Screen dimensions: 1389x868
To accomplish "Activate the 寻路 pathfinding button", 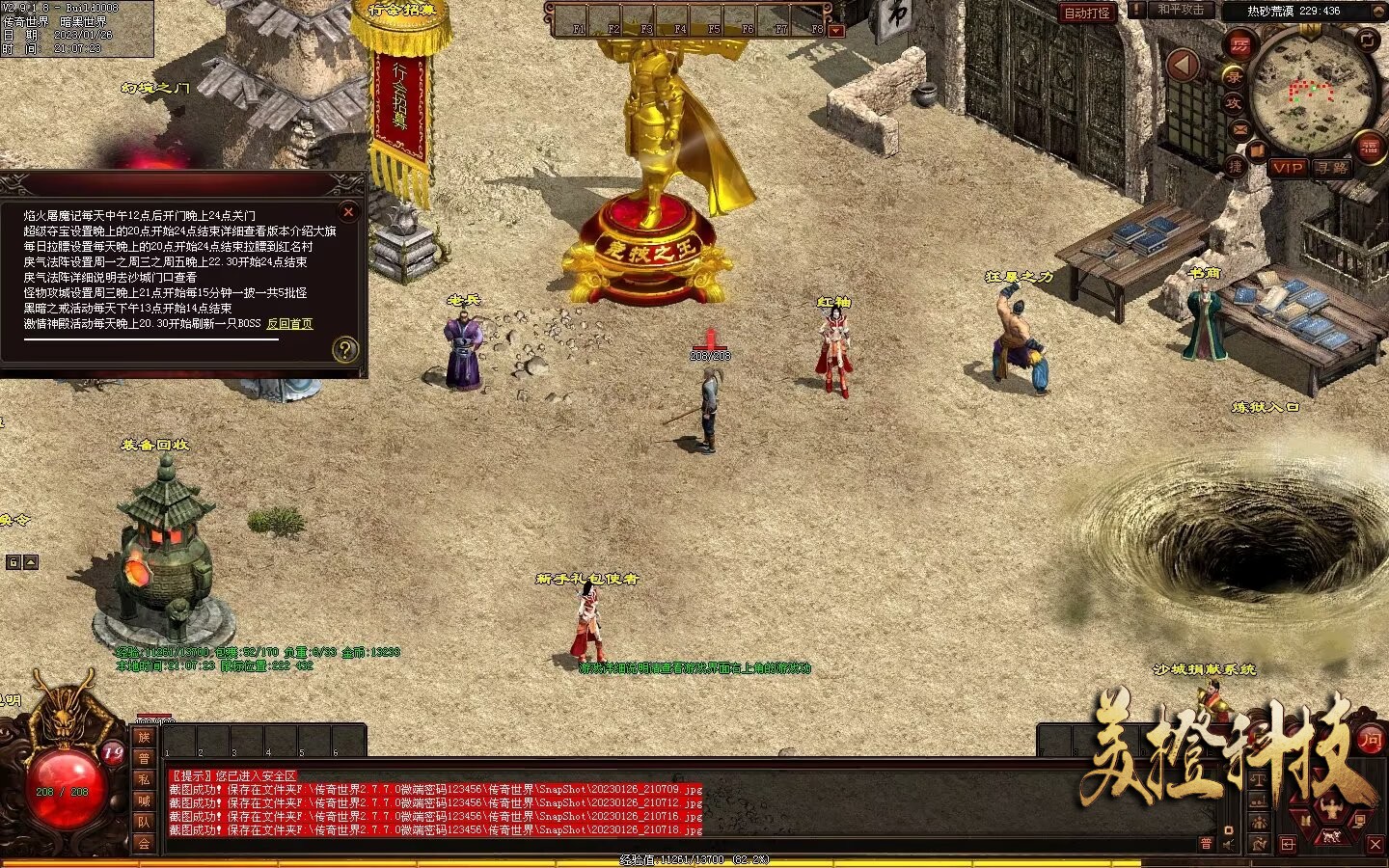I will pyautogui.click(x=1332, y=168).
